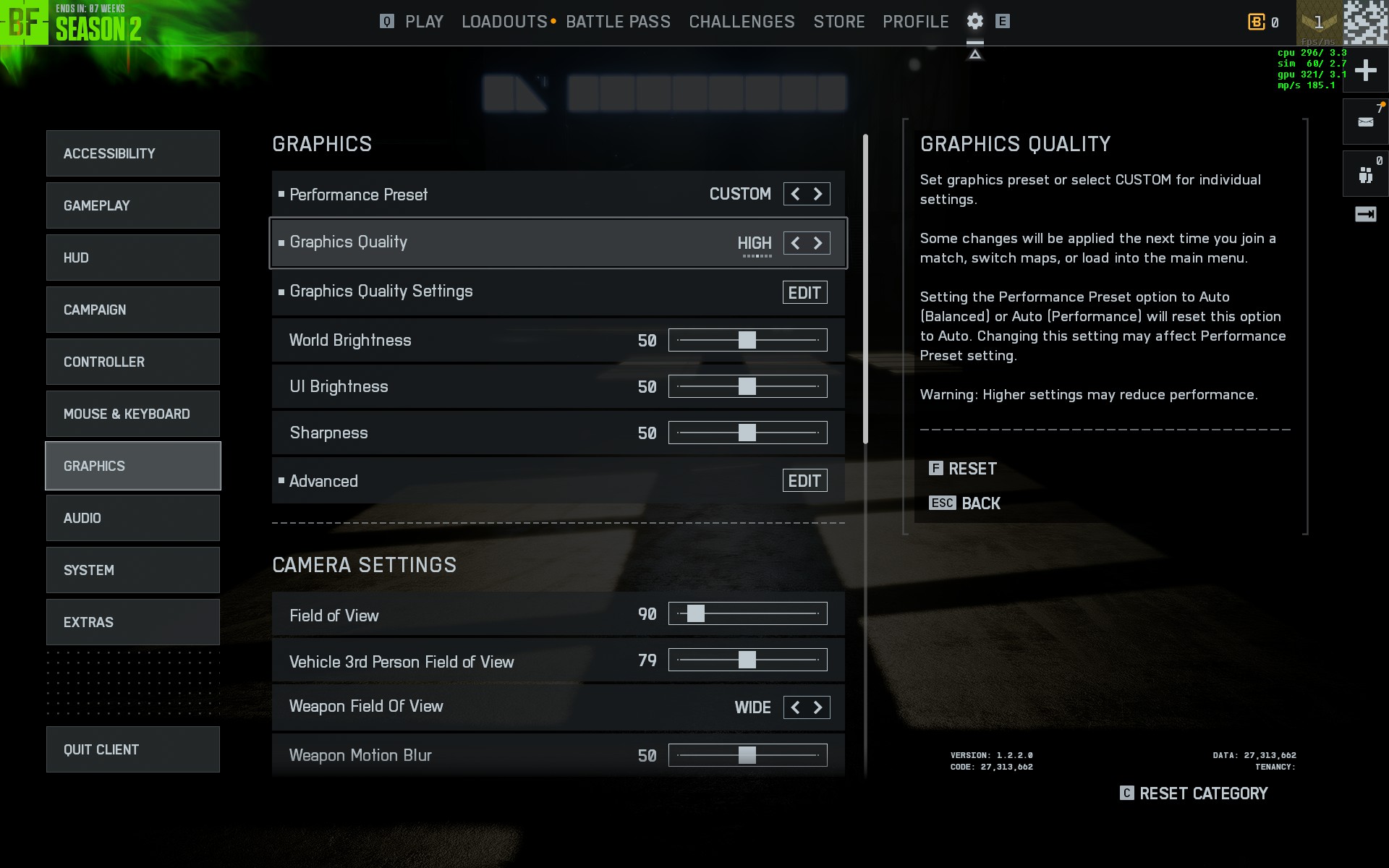Open the mail envelope icon
The height and width of the screenshot is (868, 1389).
1365,122
